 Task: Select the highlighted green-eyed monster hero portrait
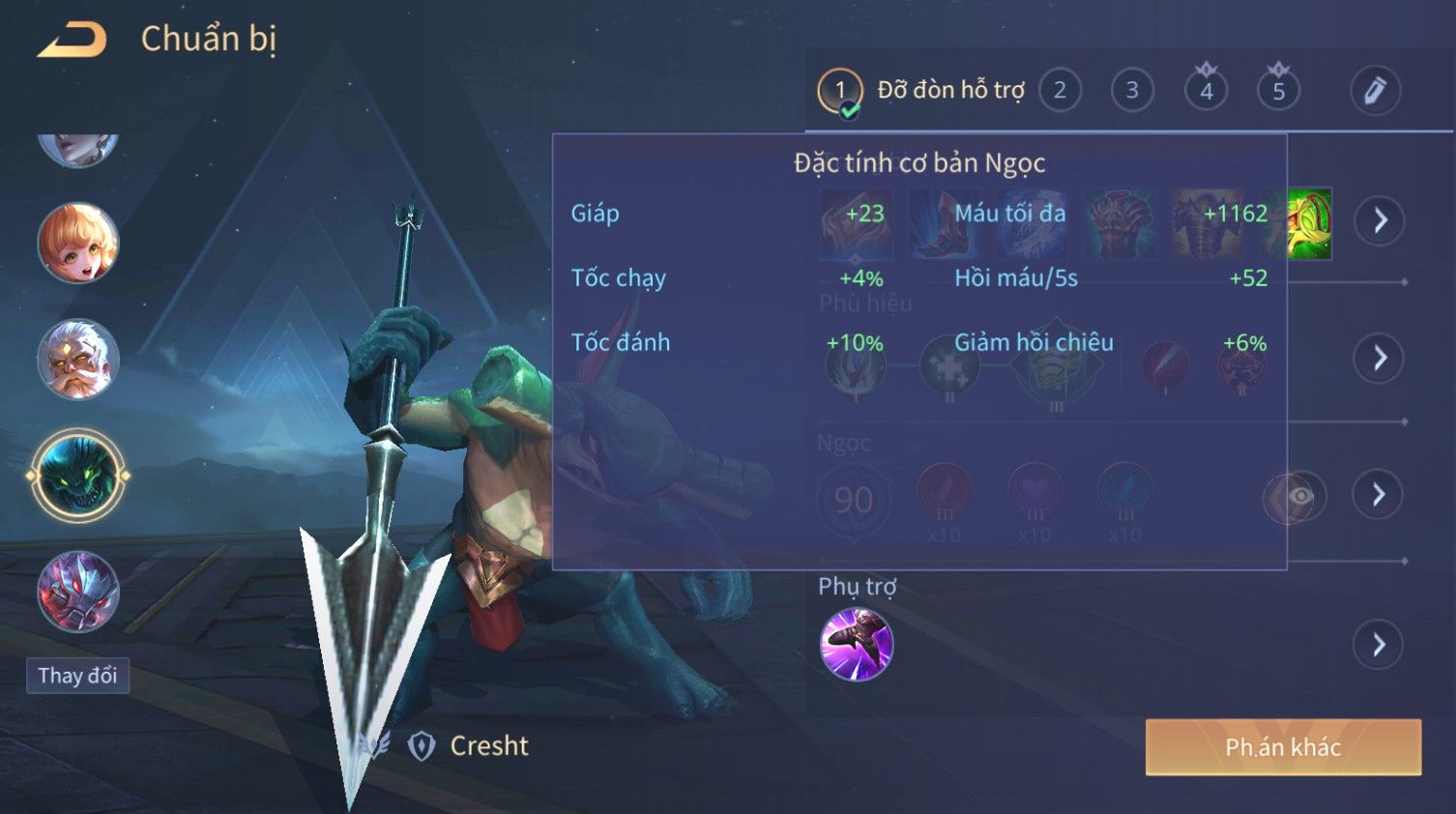(78, 476)
